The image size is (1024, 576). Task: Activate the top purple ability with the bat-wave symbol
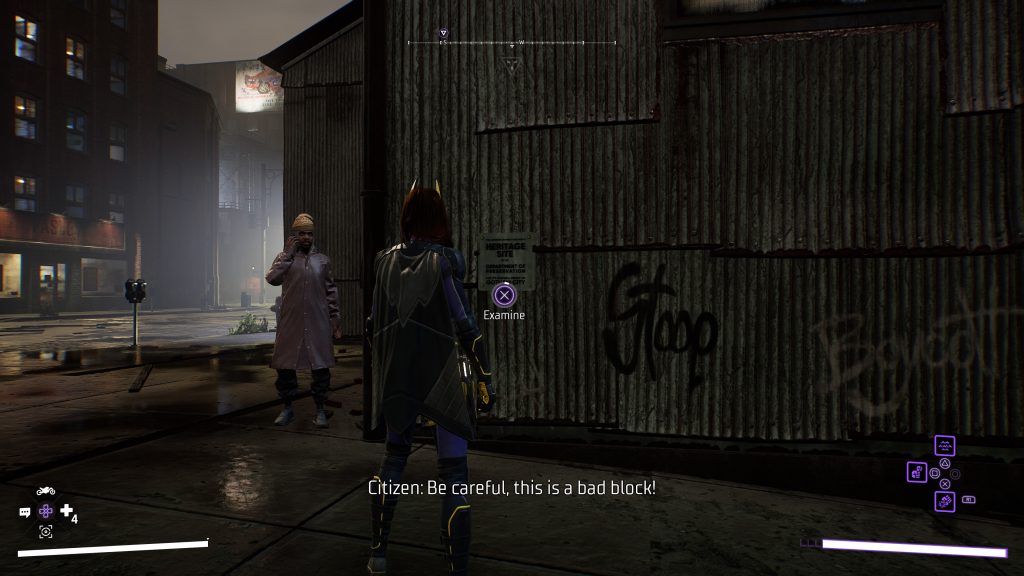tap(945, 446)
